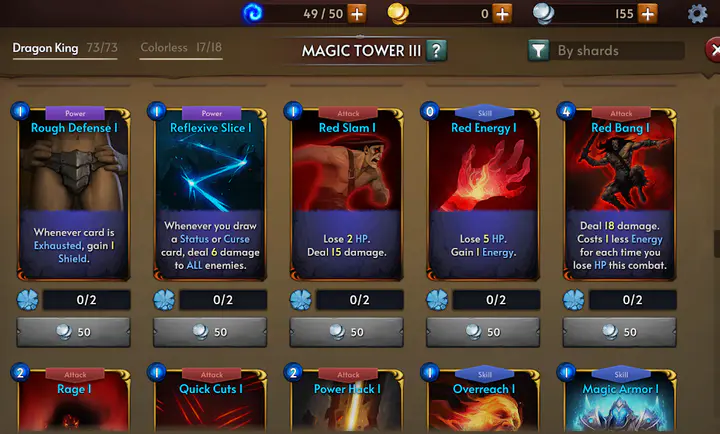The image size is (720, 434).
Task: Buy Rough Defense I for 50 shards
Action: 75,332
